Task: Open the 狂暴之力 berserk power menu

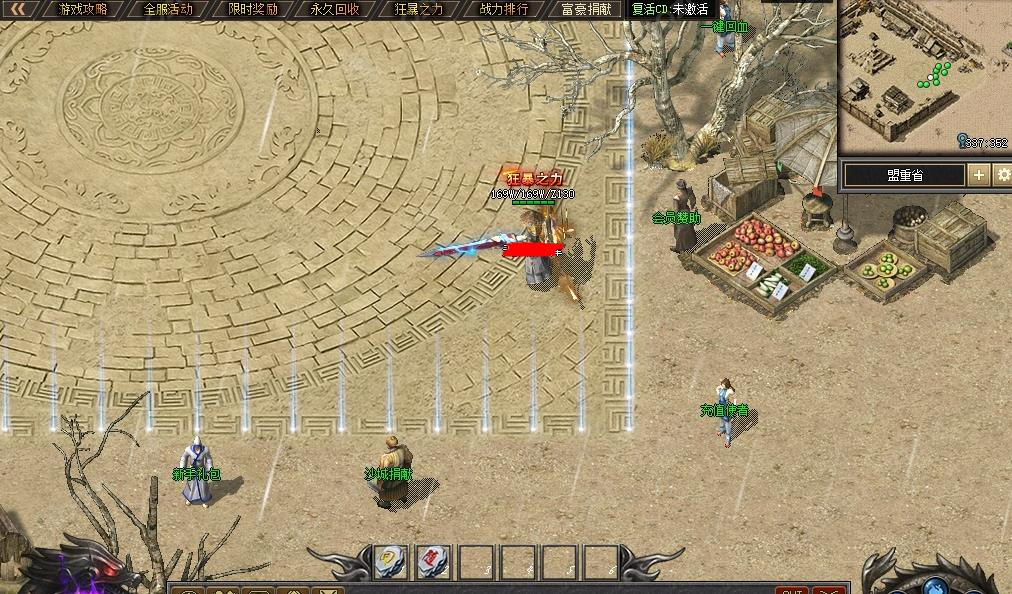Action: [419, 9]
